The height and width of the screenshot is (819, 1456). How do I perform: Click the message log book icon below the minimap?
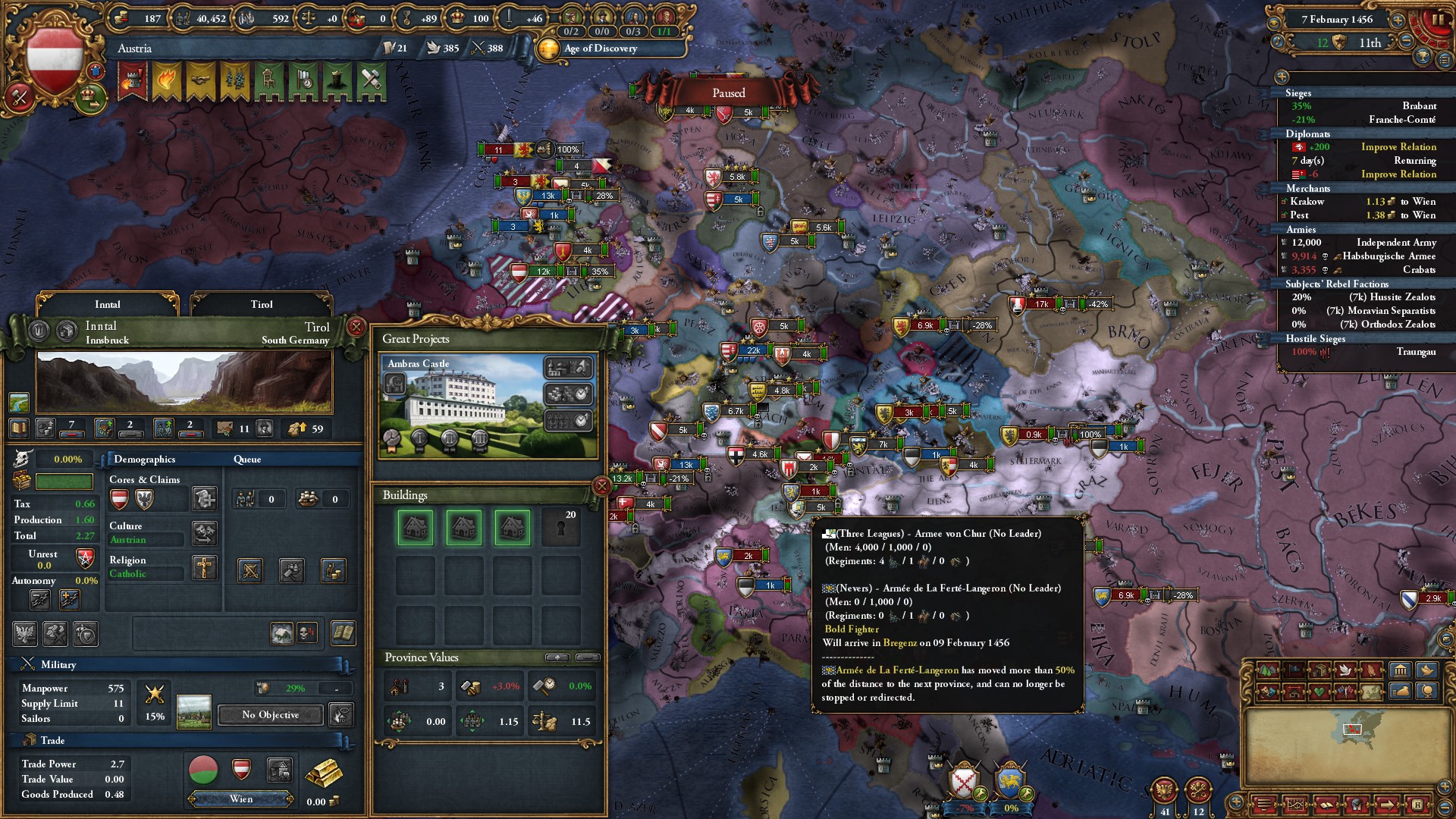click(1327, 806)
